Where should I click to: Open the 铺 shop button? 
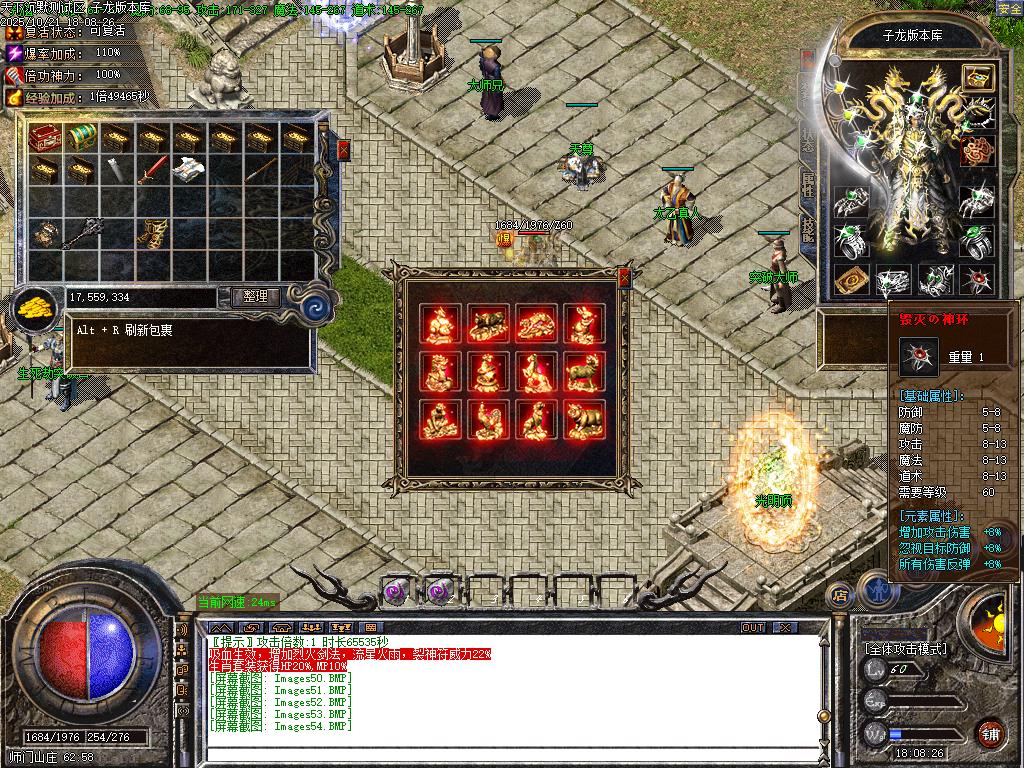(990, 732)
